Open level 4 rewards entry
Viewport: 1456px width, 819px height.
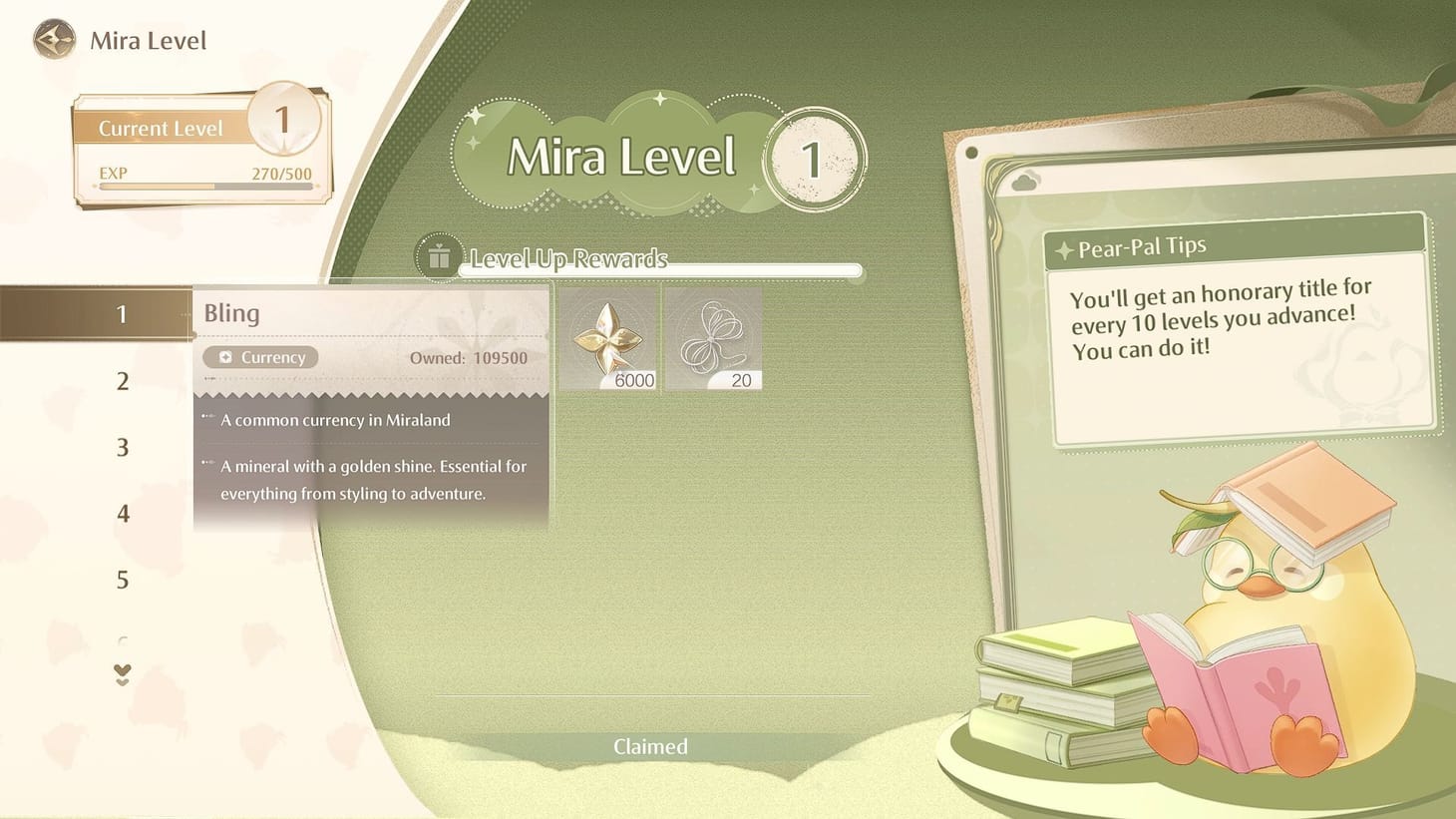(122, 513)
